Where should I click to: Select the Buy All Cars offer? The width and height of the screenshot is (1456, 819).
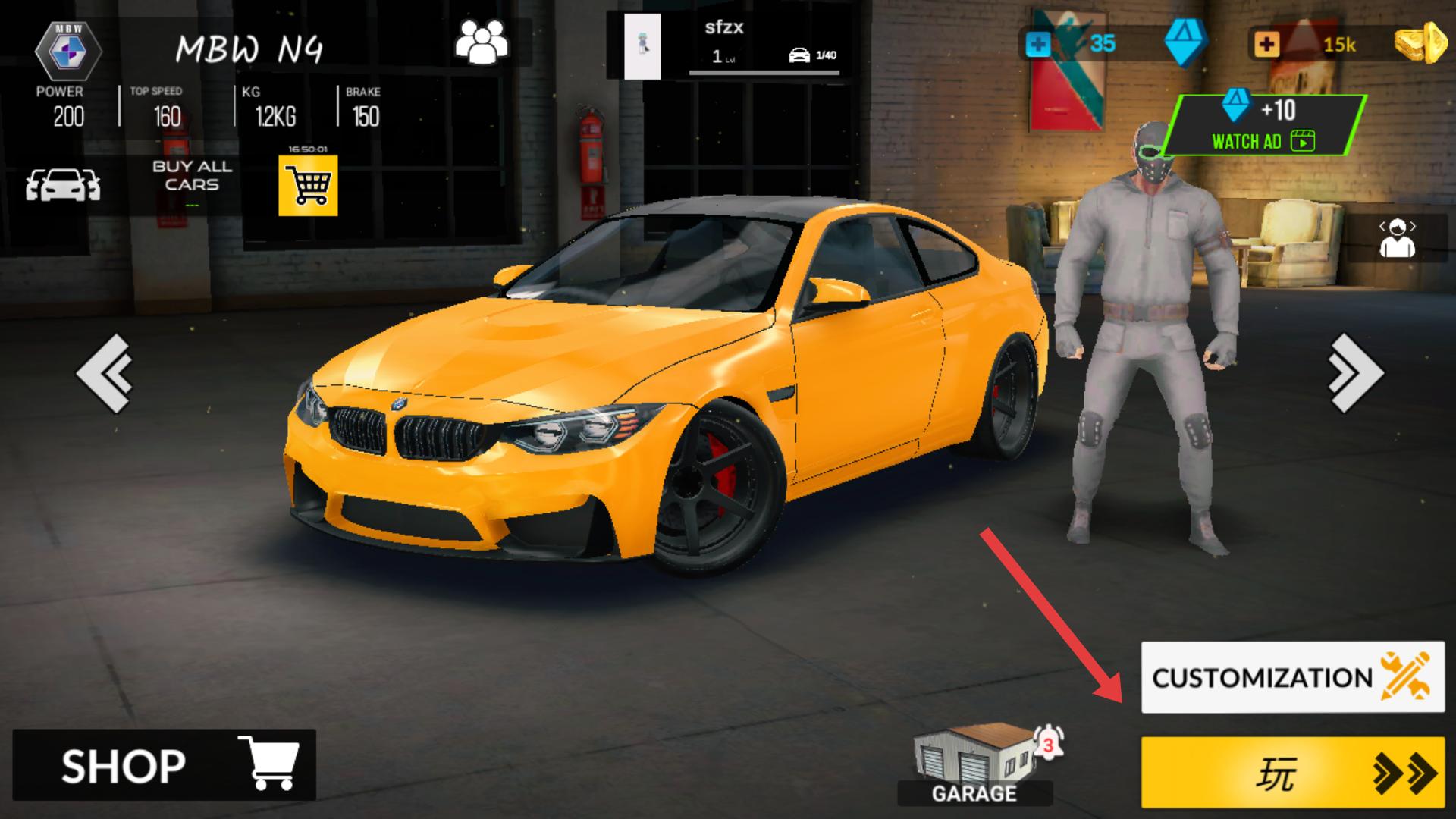click(x=192, y=176)
